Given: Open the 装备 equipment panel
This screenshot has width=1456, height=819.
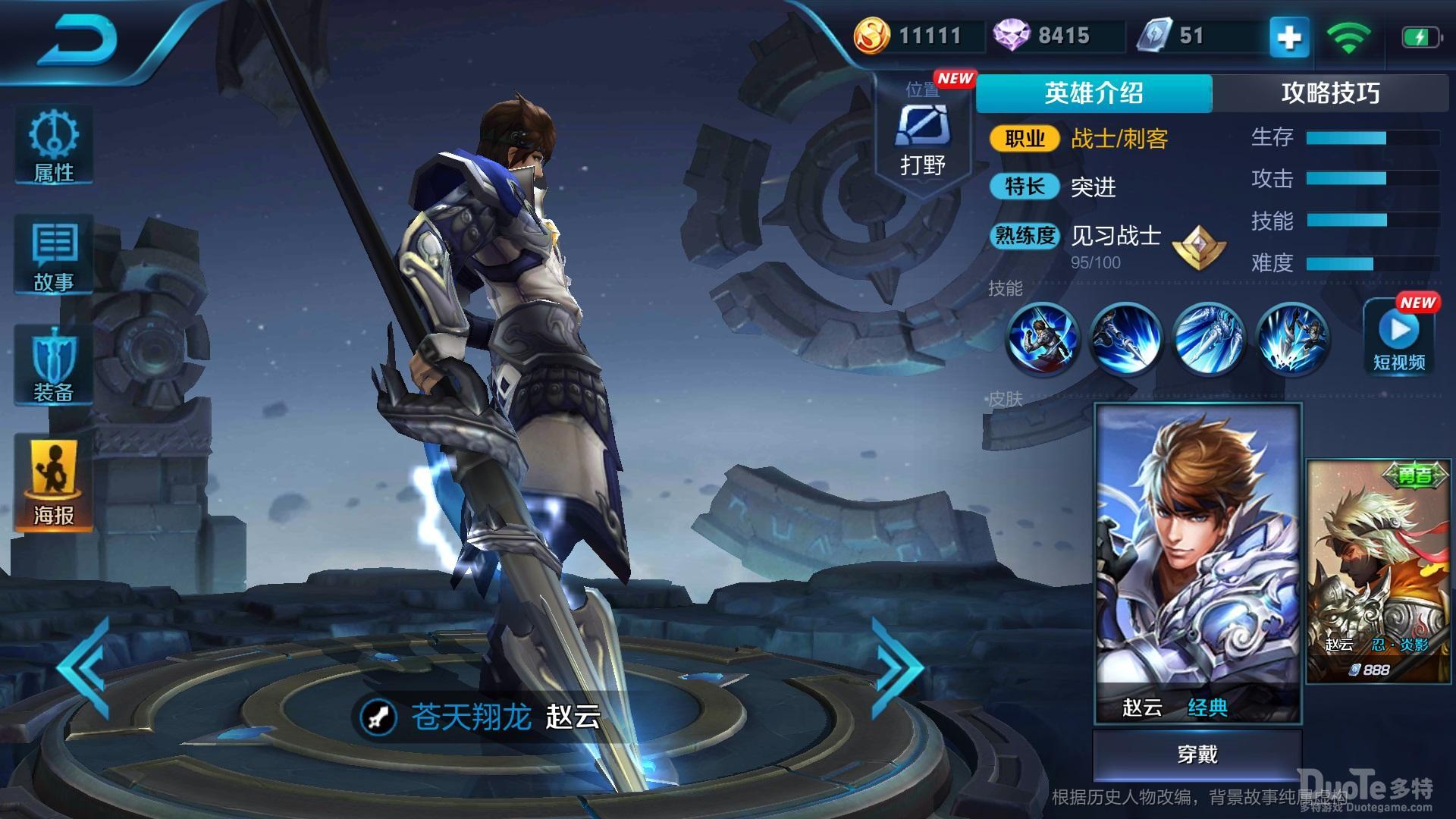Looking at the screenshot, I should click(54, 366).
